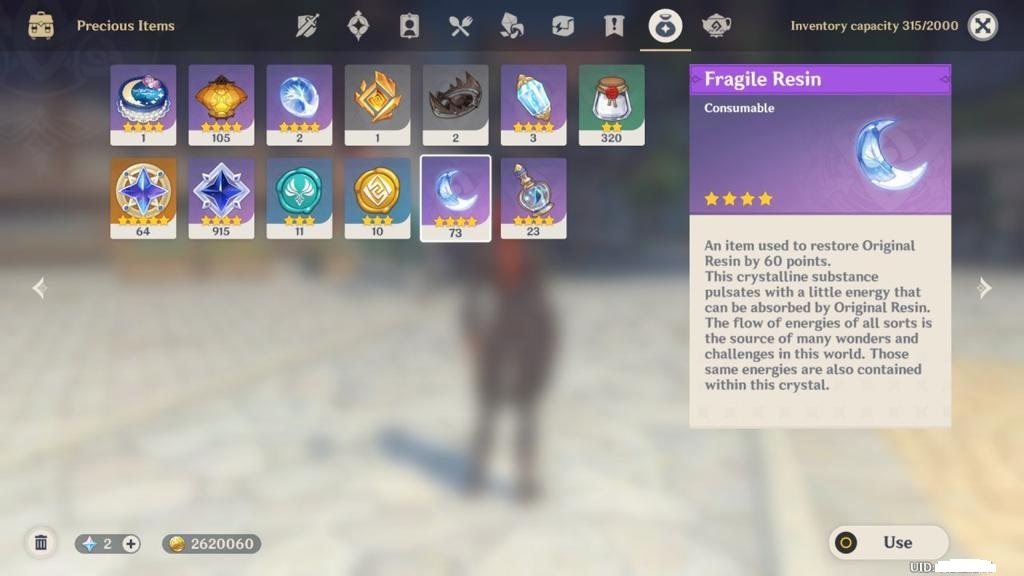Open the character development items tab
Screen dimensions: 1024x576
click(409, 26)
